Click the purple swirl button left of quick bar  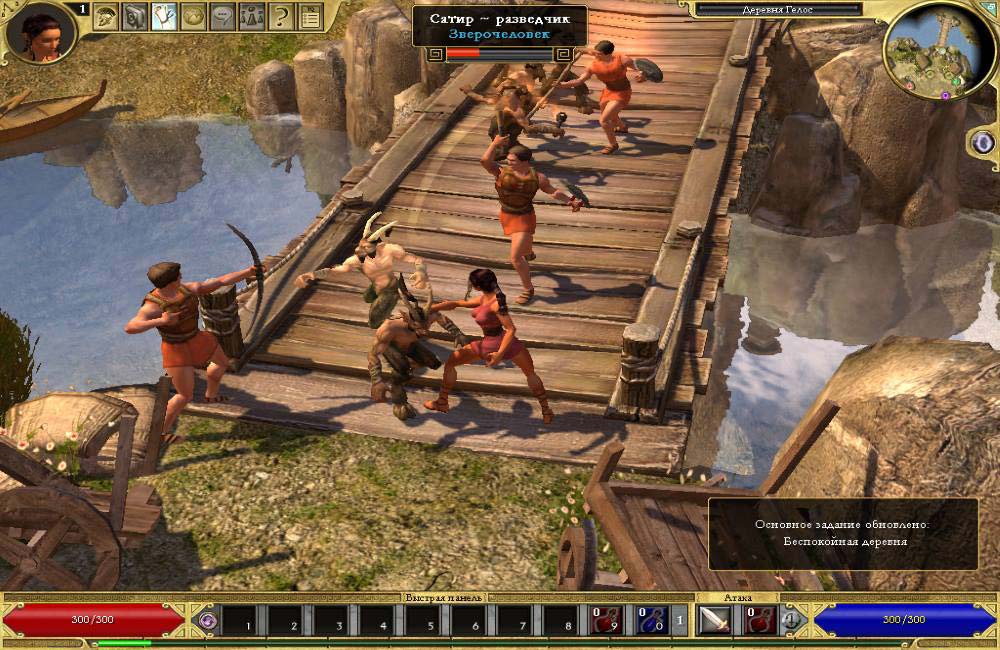click(x=207, y=621)
